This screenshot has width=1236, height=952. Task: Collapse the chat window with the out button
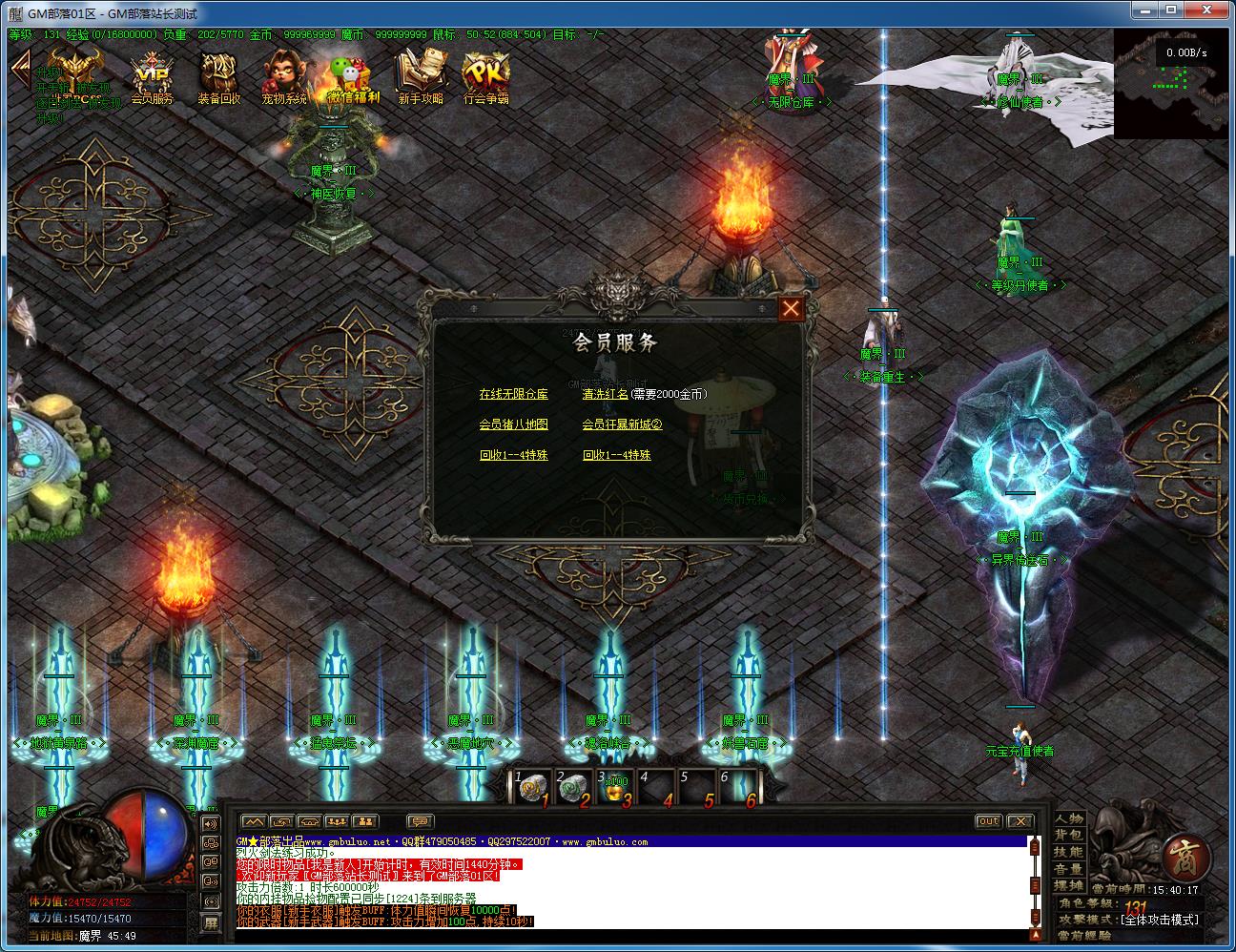[x=989, y=820]
